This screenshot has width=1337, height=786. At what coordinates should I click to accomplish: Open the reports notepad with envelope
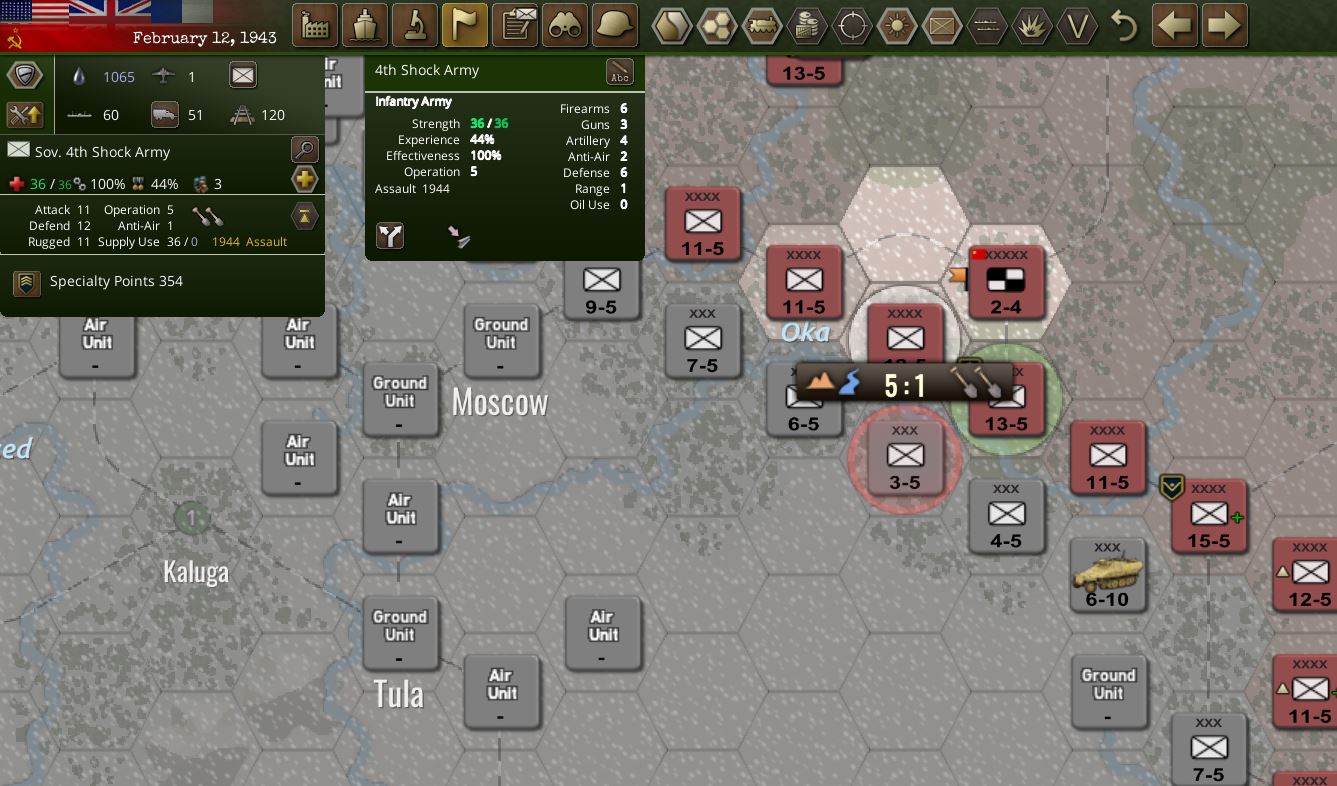pos(515,26)
